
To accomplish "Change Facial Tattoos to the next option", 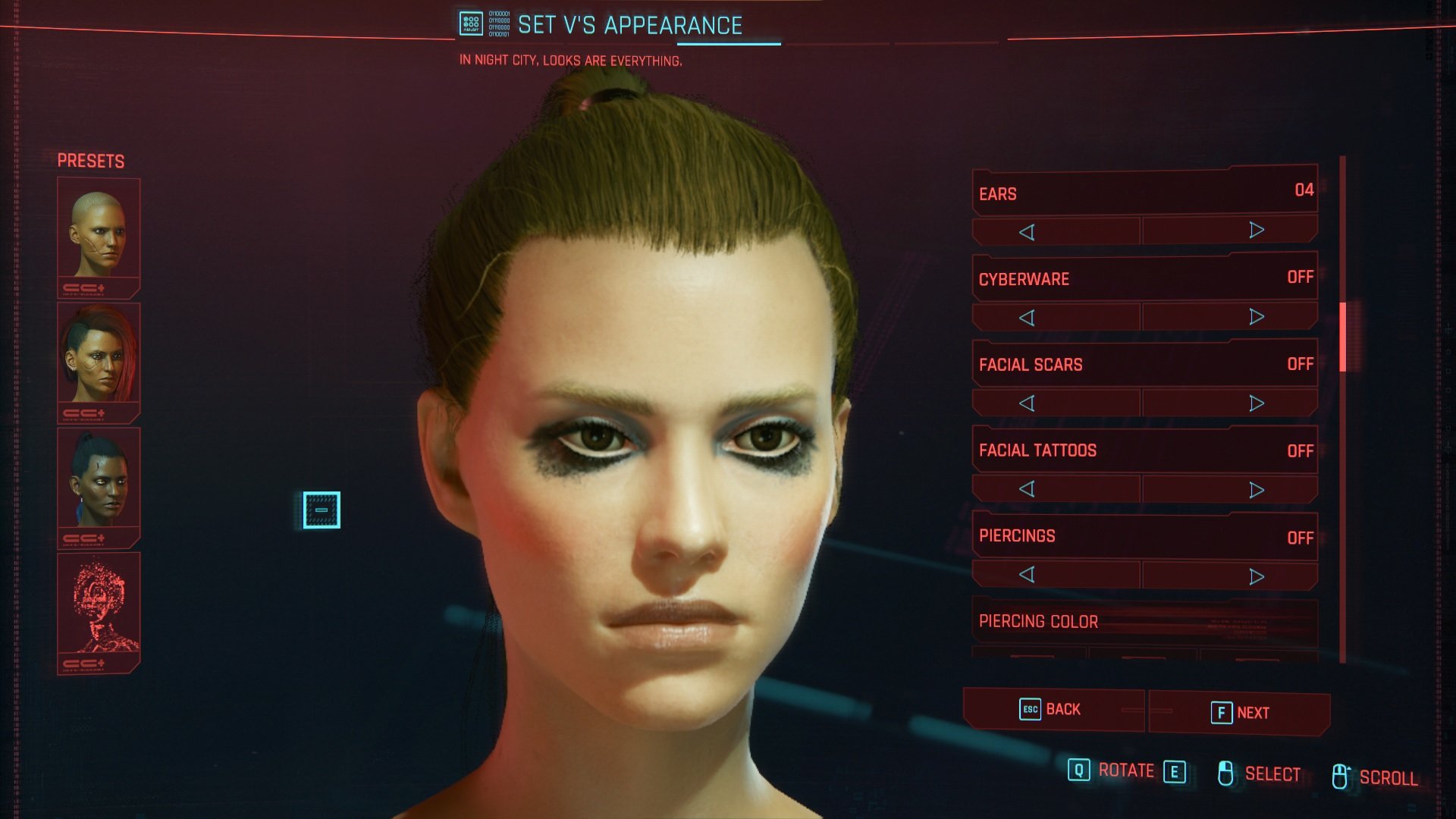I will click(x=1257, y=490).
